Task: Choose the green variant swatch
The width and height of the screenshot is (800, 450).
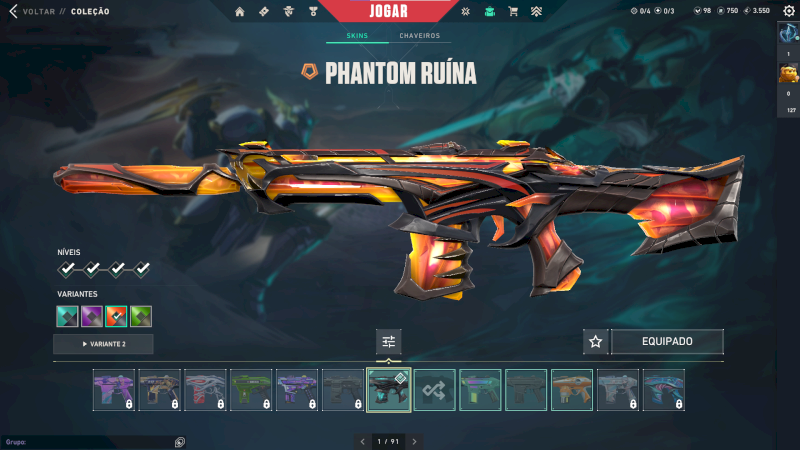Action: [x=141, y=316]
